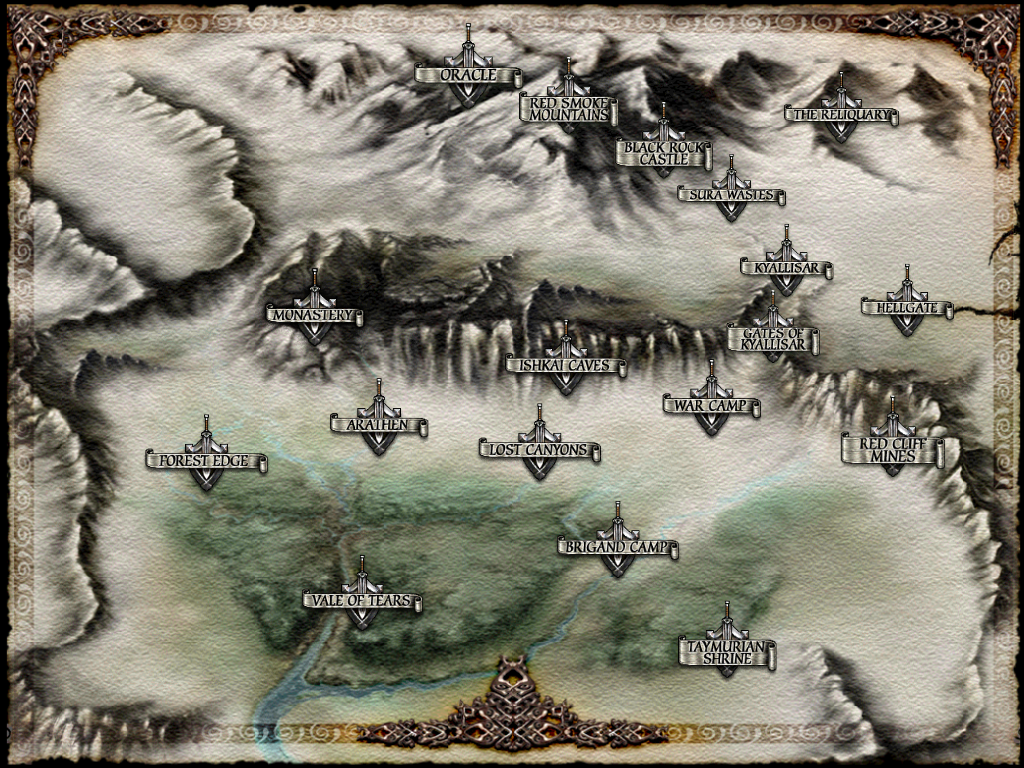1024x768 pixels.
Task: Travel to Red Cliff Mines
Action: [892, 449]
